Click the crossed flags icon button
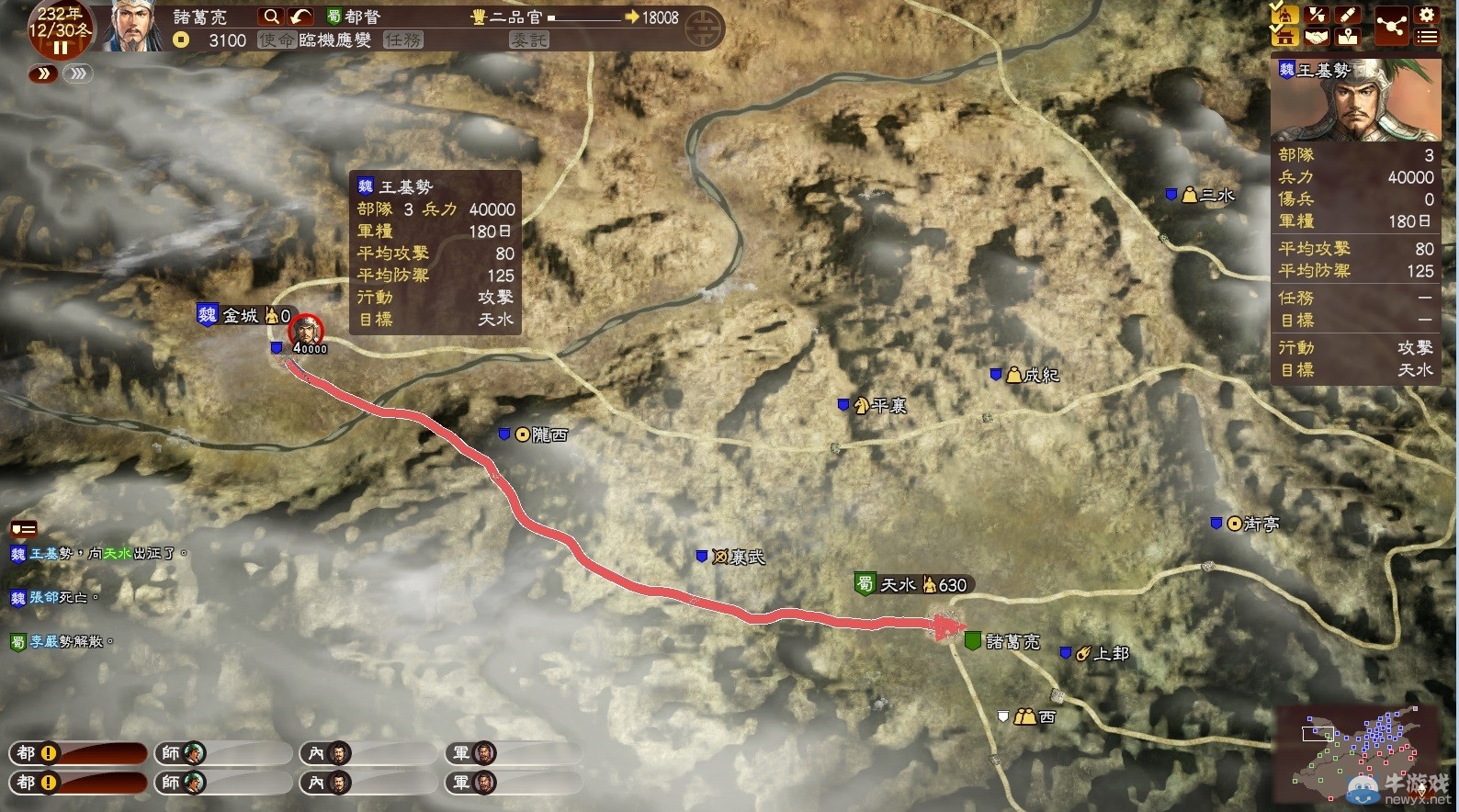The image size is (1459, 812). (x=1317, y=15)
